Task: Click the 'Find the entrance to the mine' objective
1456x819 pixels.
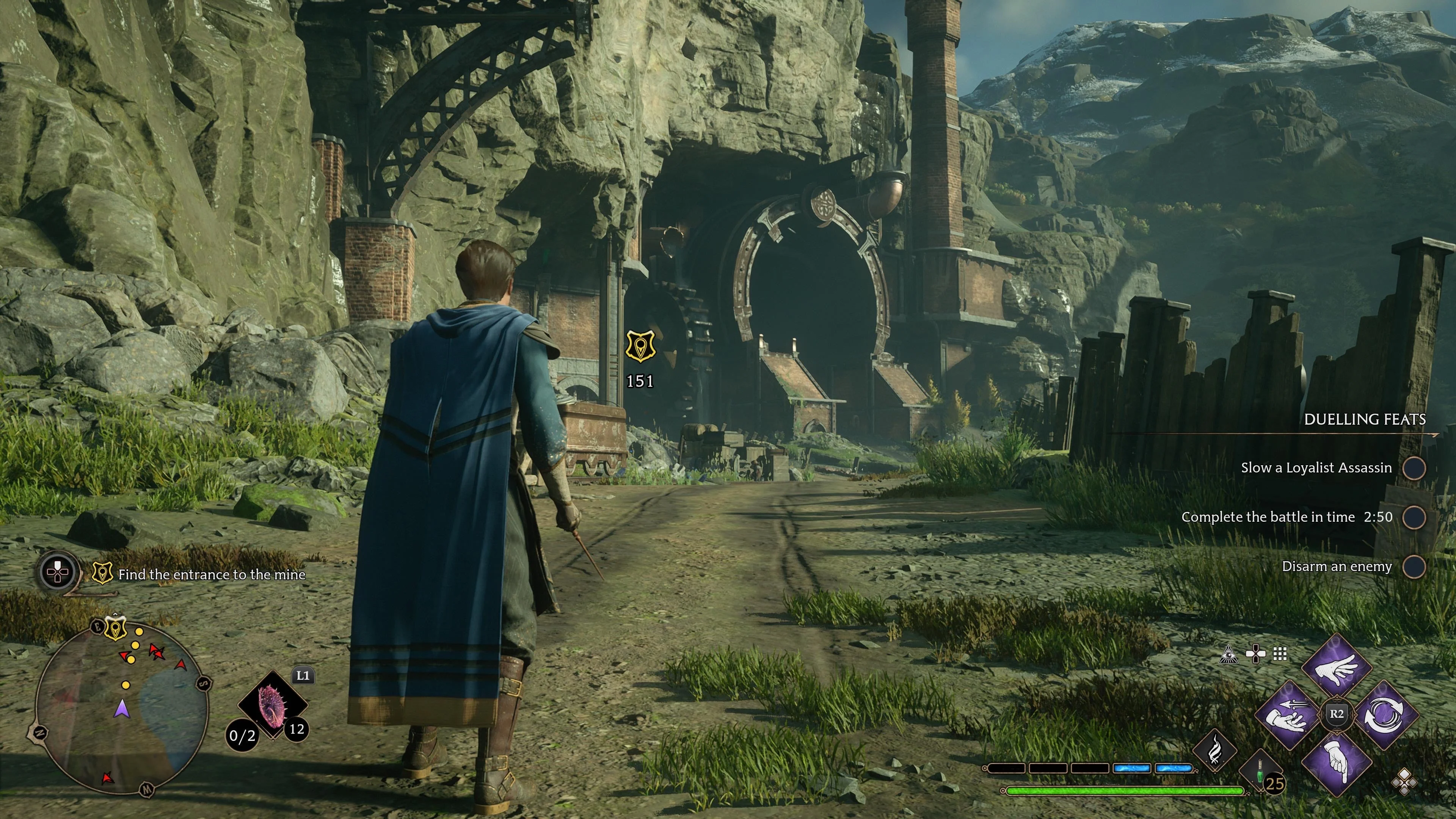Action: [212, 575]
